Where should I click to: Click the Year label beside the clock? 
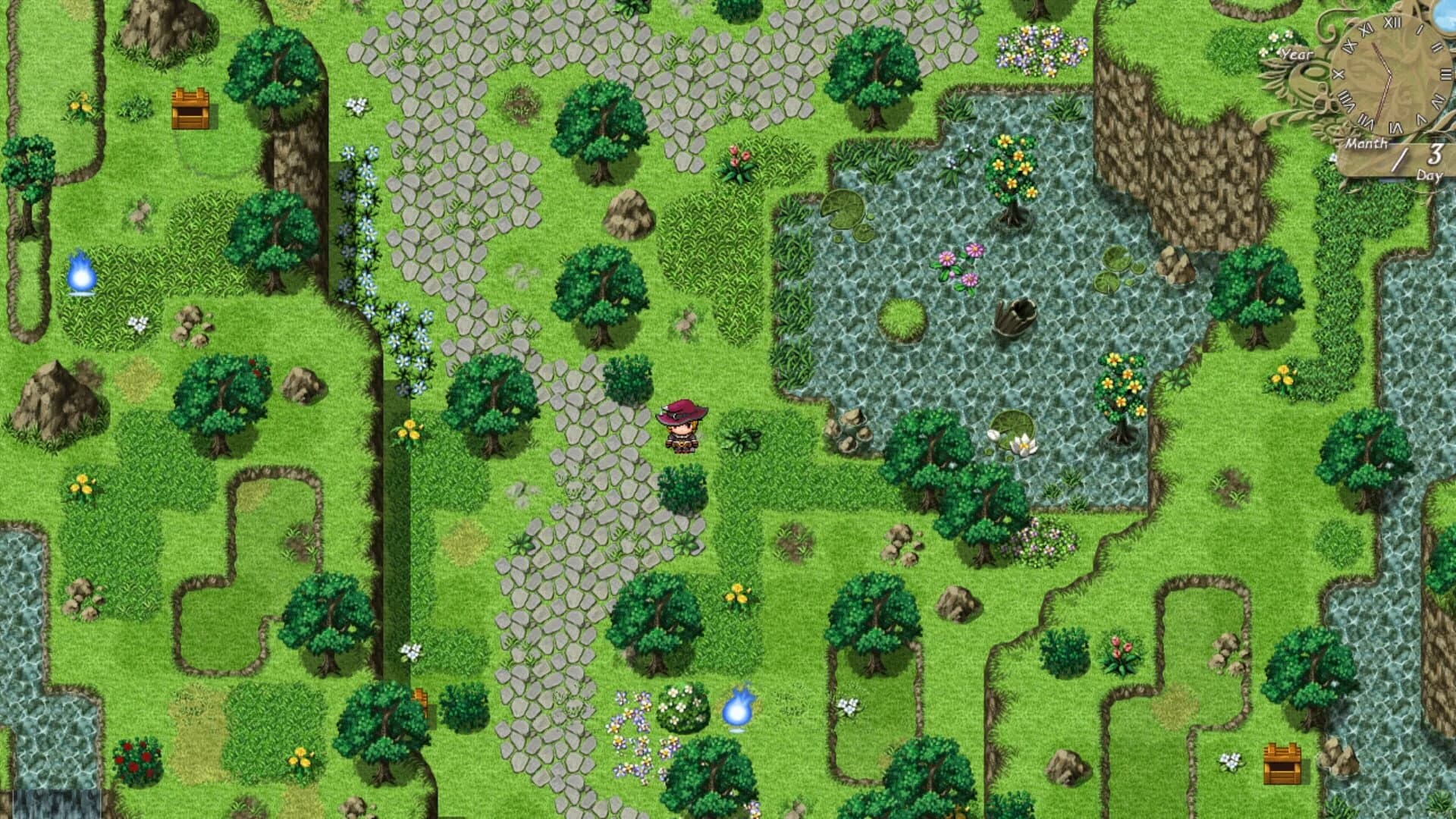(1297, 53)
